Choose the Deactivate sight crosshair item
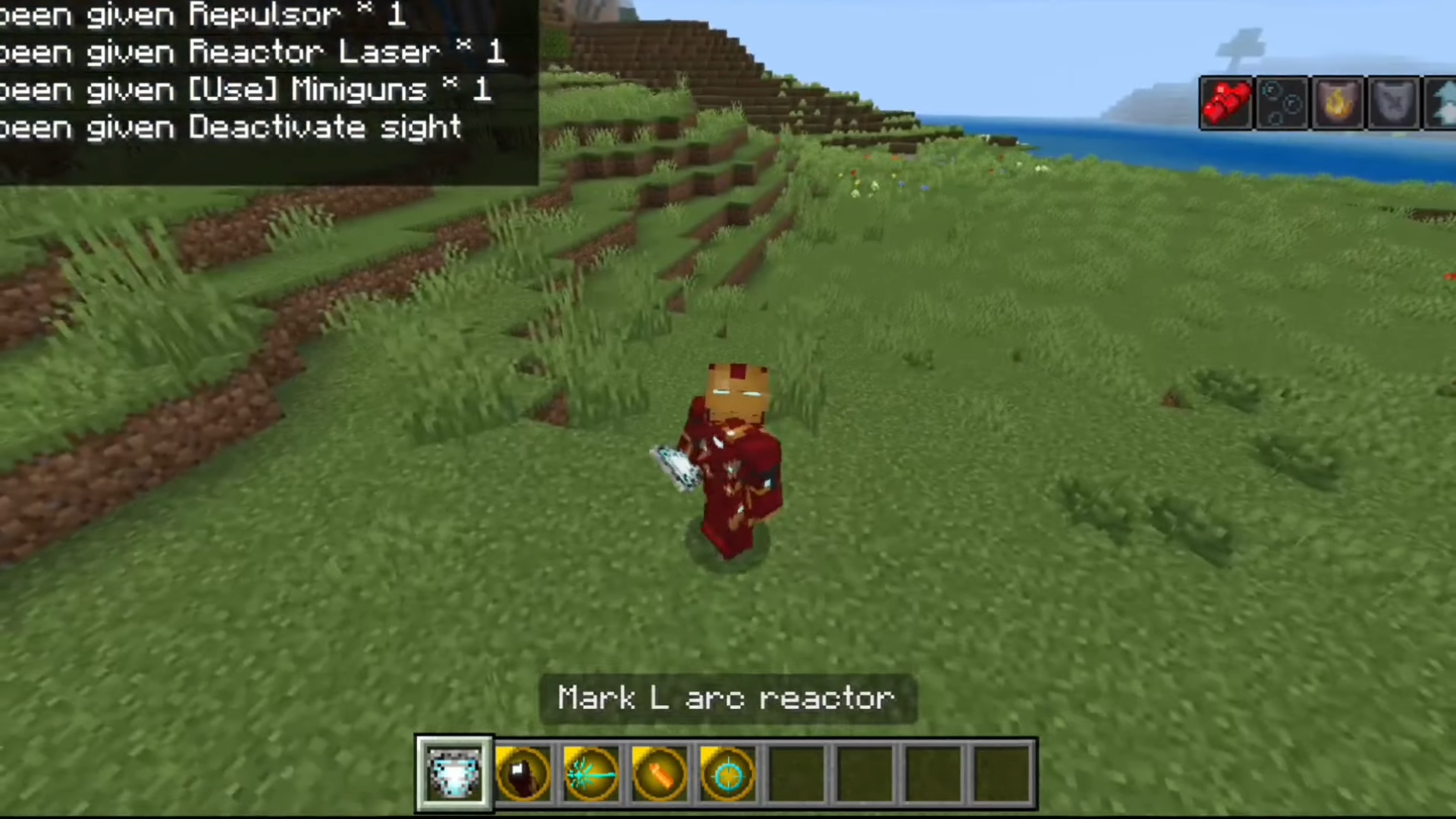Image resolution: width=1456 pixels, height=819 pixels. point(727,774)
